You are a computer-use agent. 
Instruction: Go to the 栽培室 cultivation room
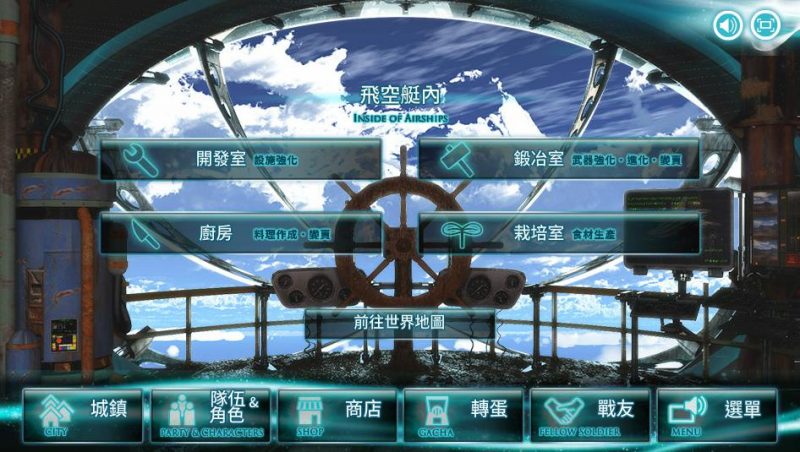click(558, 233)
